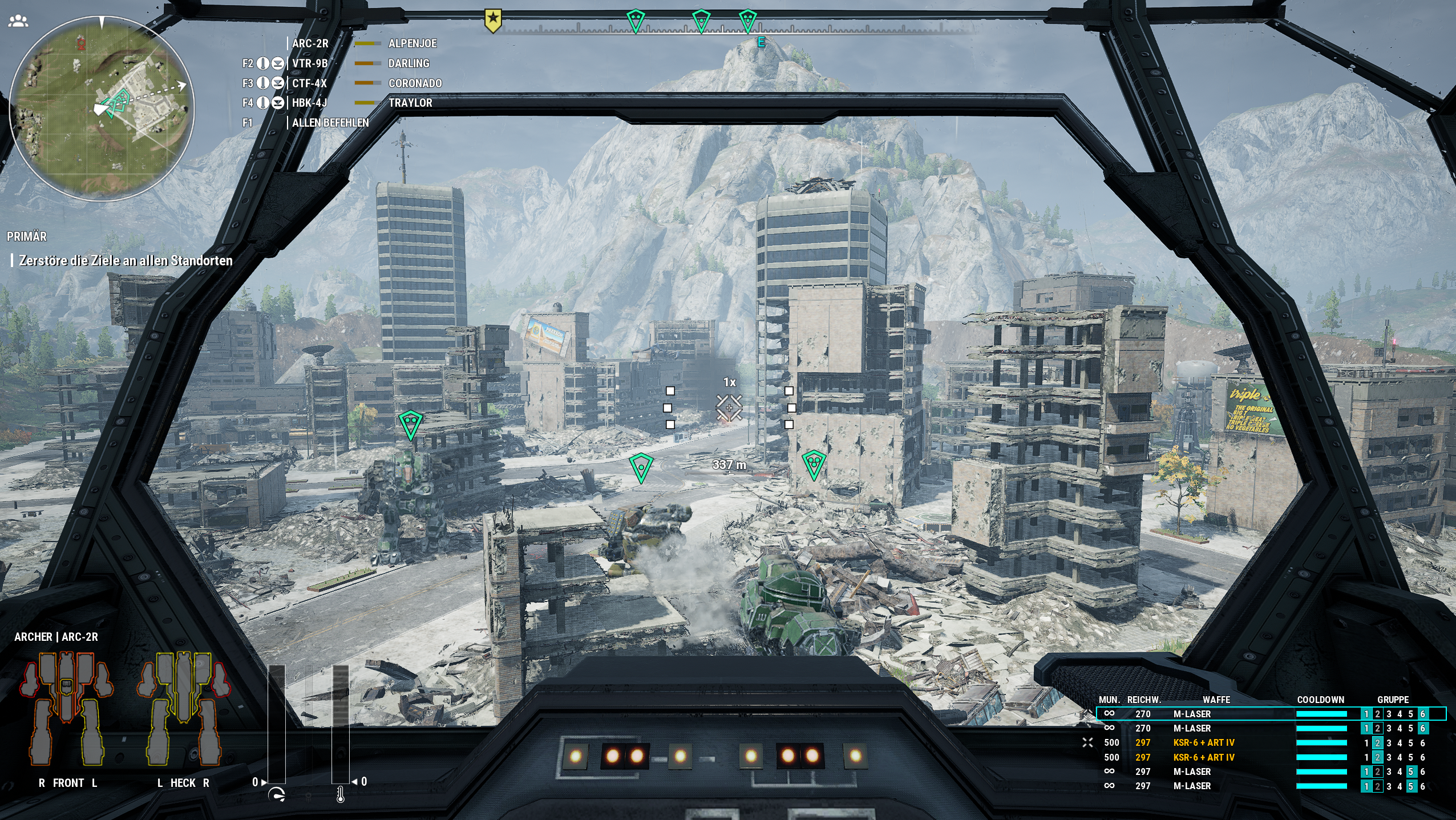1456x820 pixels.
Task: Open the squad icon above the minimap
Action: point(18,22)
